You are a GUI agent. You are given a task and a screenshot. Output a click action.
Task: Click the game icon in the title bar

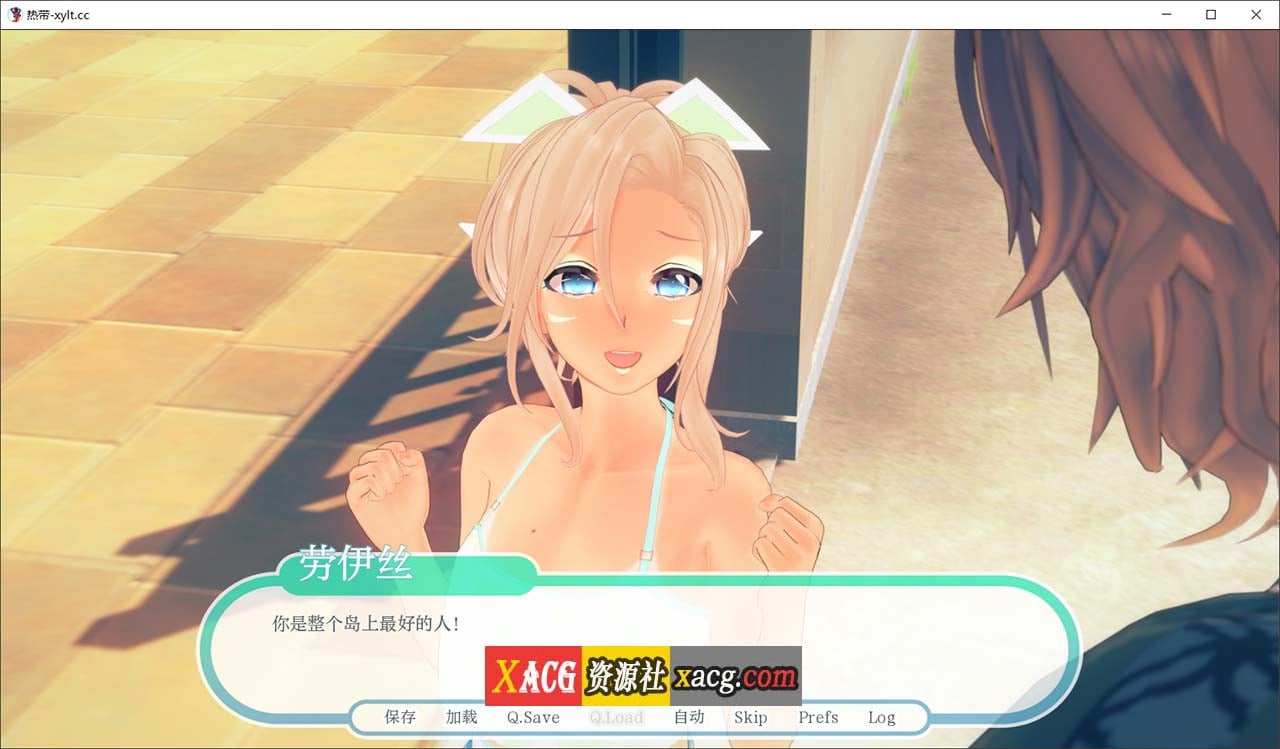[14, 15]
